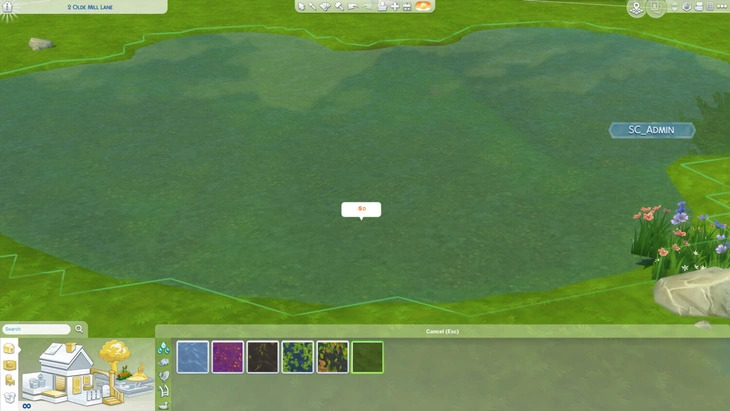The width and height of the screenshot is (730, 411).
Task: Click the Cancel (Esc) bar
Action: (x=442, y=331)
